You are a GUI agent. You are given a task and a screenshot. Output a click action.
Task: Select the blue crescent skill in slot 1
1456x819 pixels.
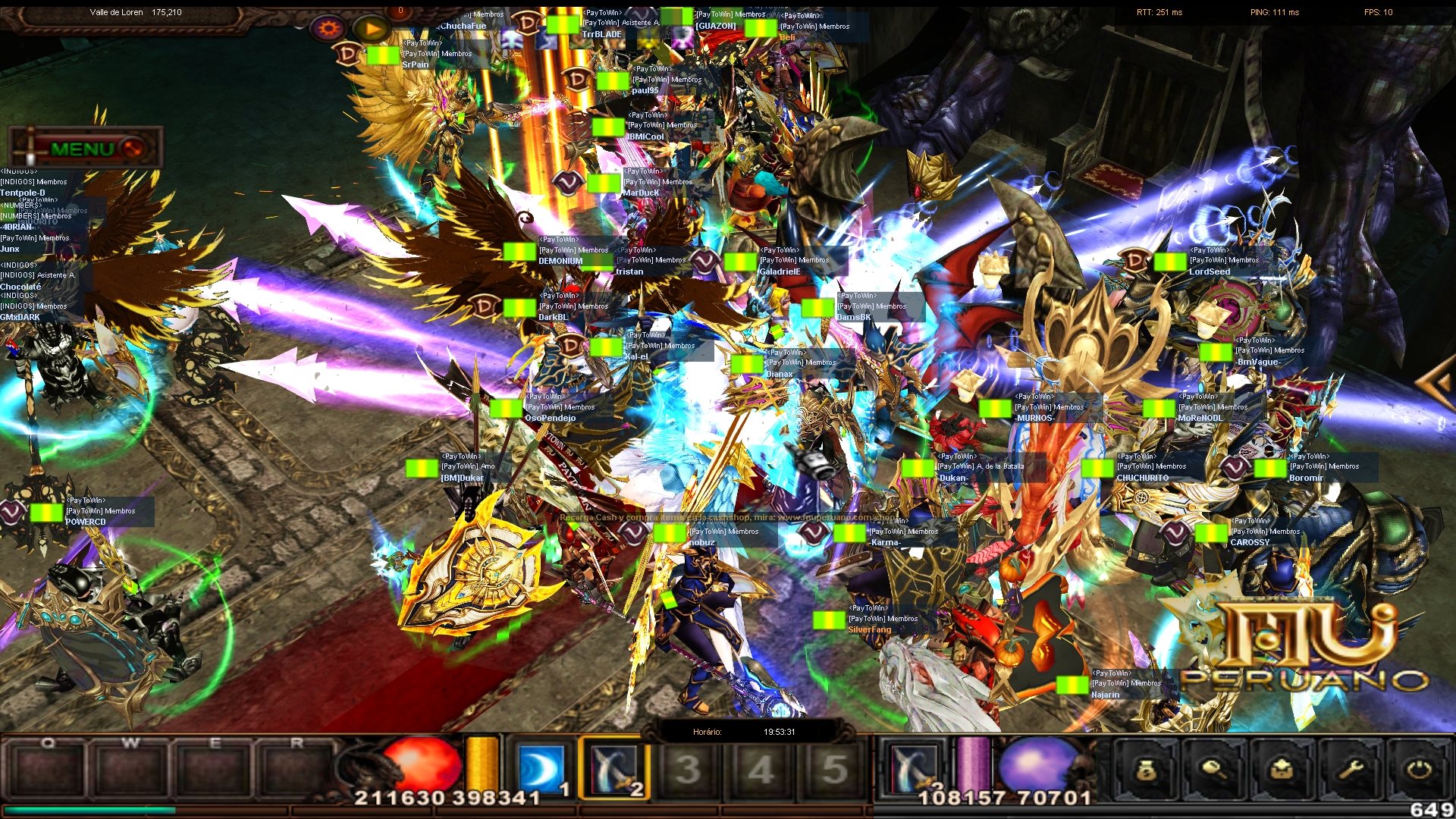pyautogui.click(x=541, y=769)
